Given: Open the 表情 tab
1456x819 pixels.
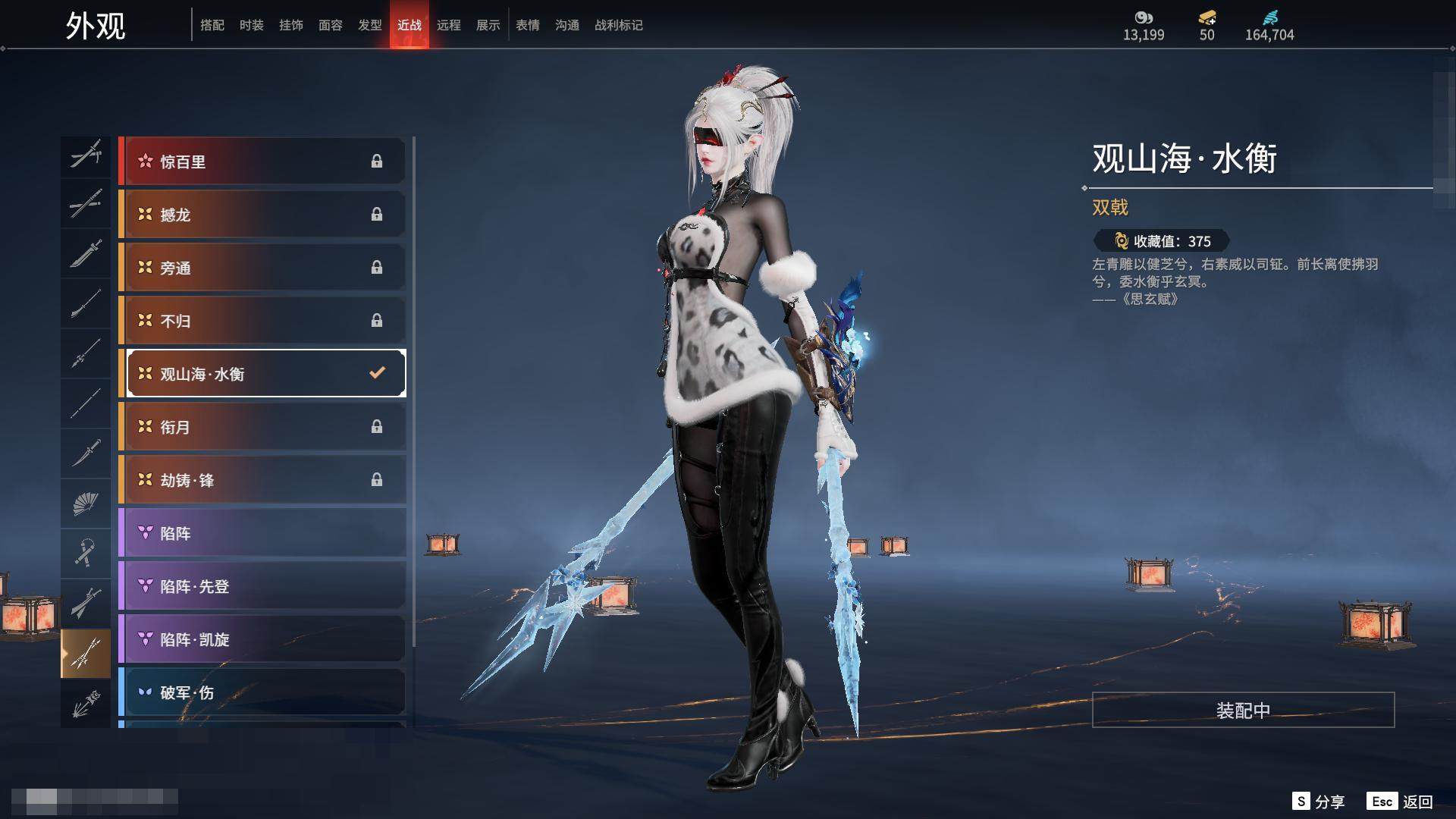Looking at the screenshot, I should pyautogui.click(x=527, y=25).
